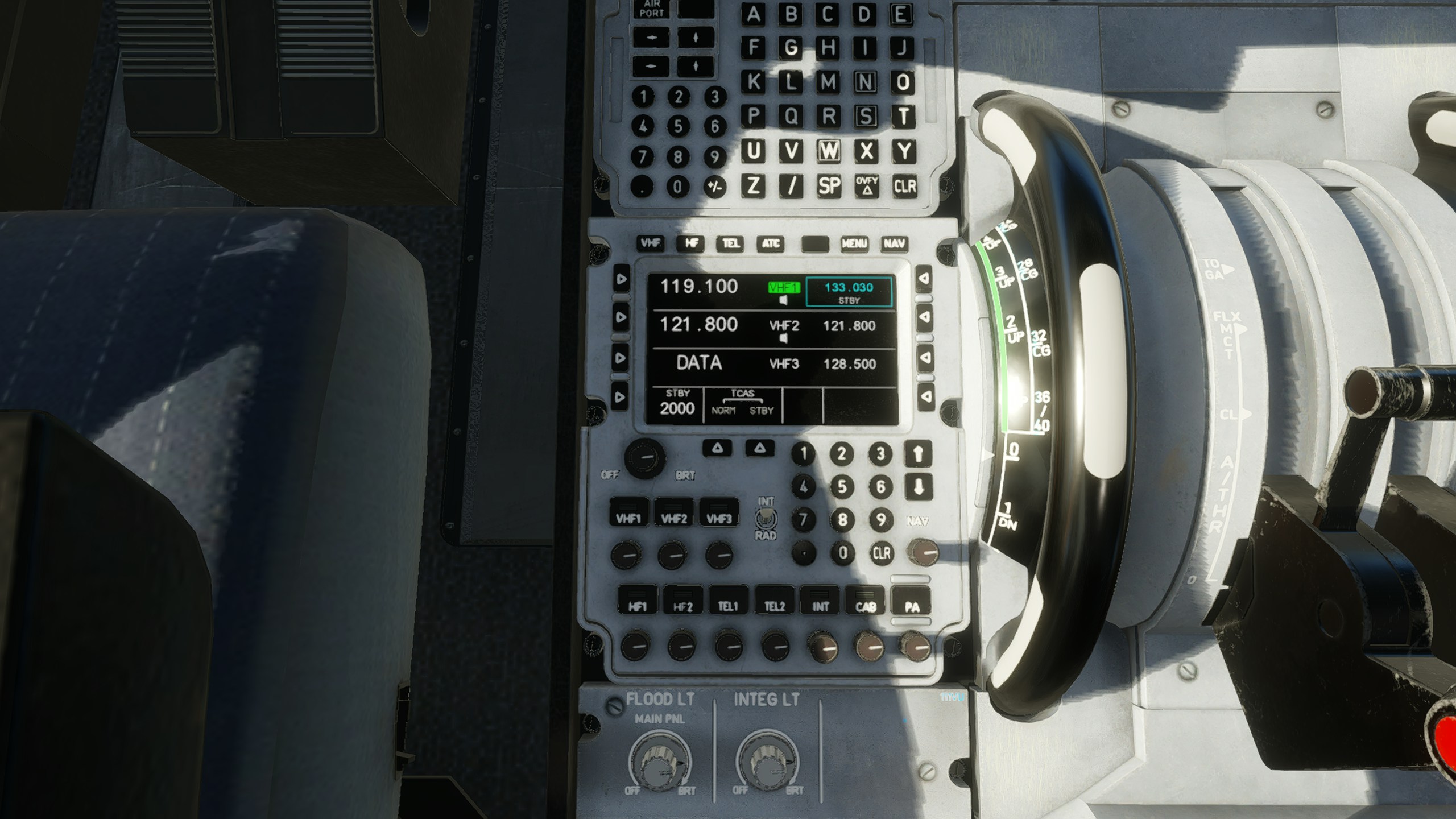Image resolution: width=1456 pixels, height=819 pixels.
Task: Click the letter W key on the keyboard
Action: [829, 151]
